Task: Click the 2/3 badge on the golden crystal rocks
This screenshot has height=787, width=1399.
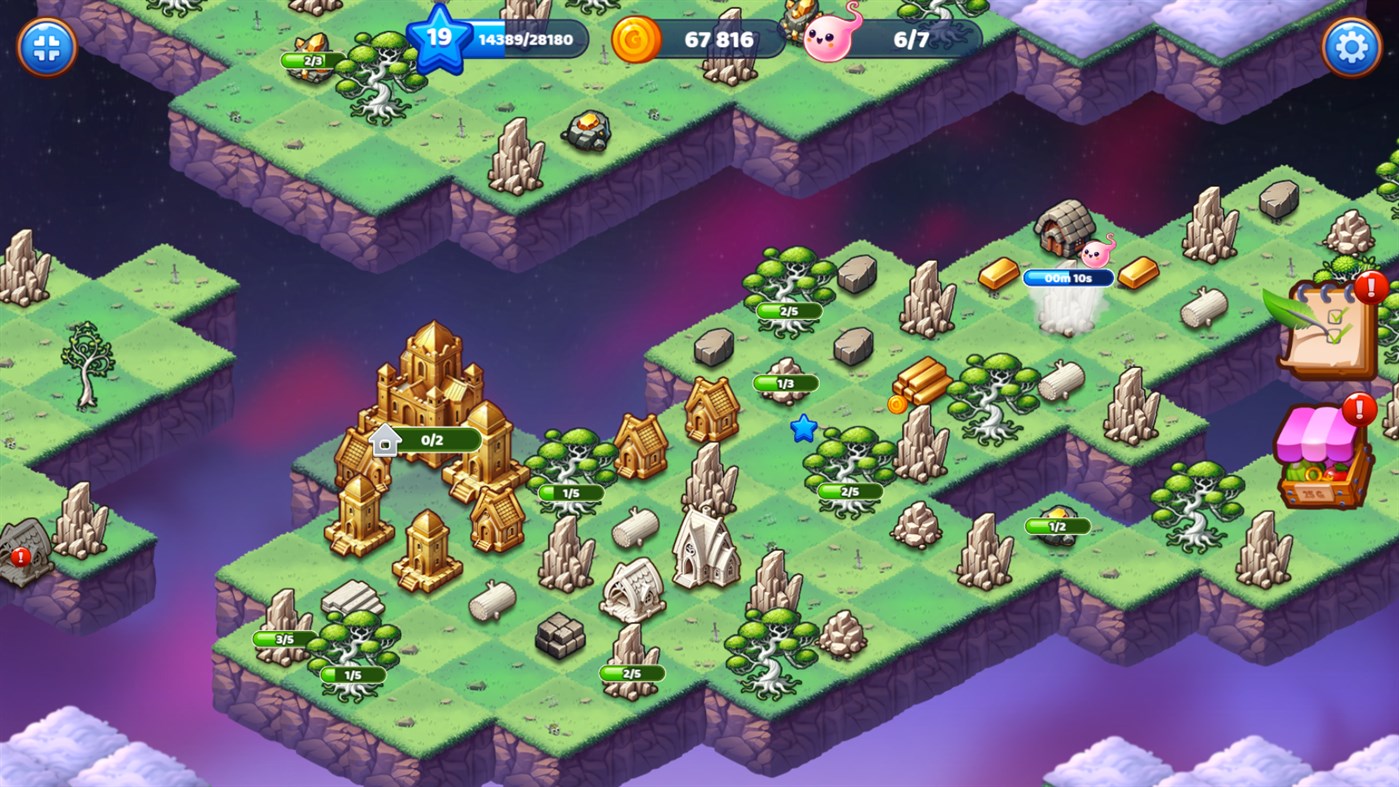Action: tap(311, 58)
